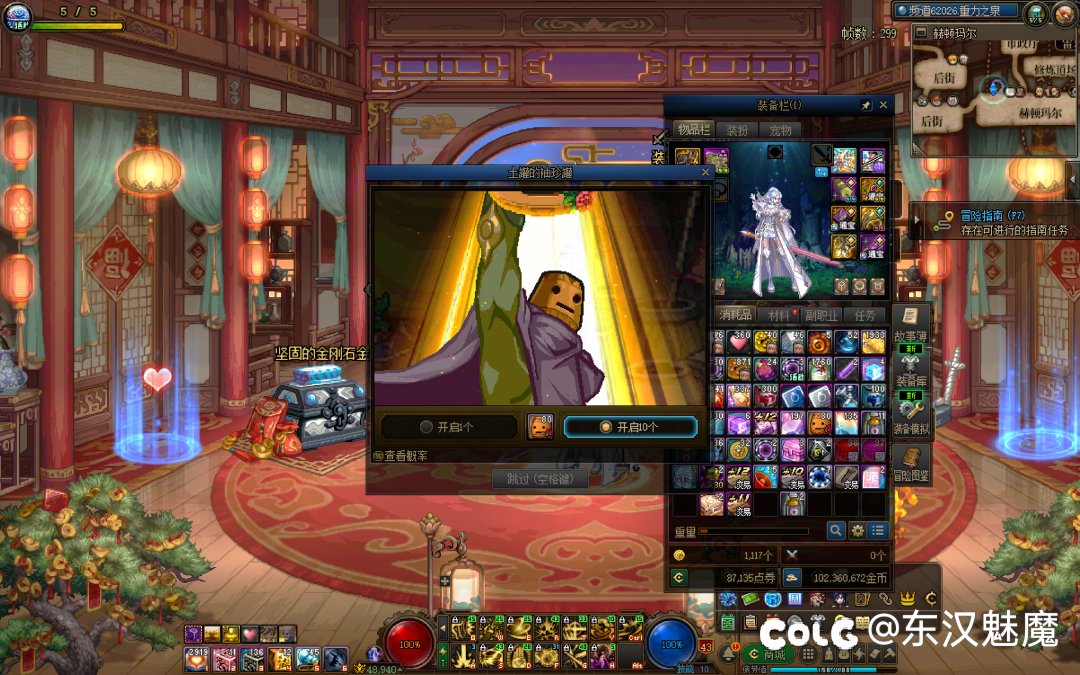
Task: Pin the equipment inventory window
Action: 865,104
